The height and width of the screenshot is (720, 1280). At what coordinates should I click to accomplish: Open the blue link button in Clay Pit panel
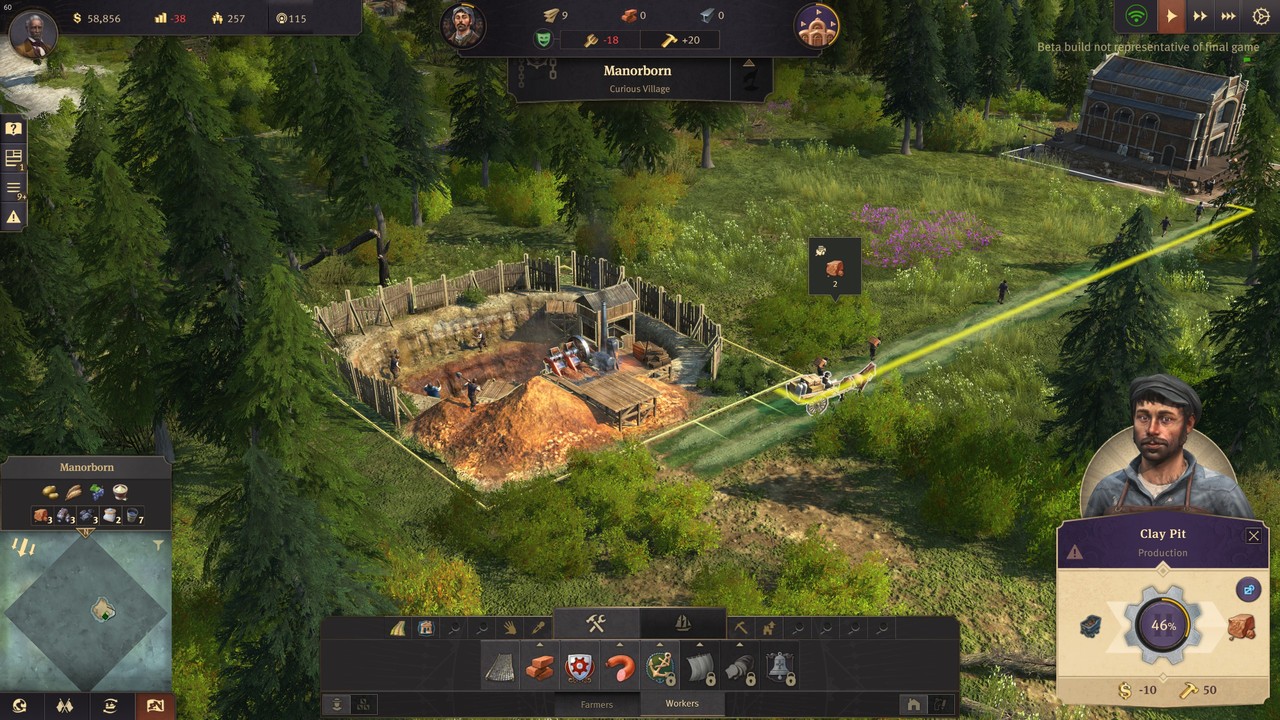click(1247, 590)
